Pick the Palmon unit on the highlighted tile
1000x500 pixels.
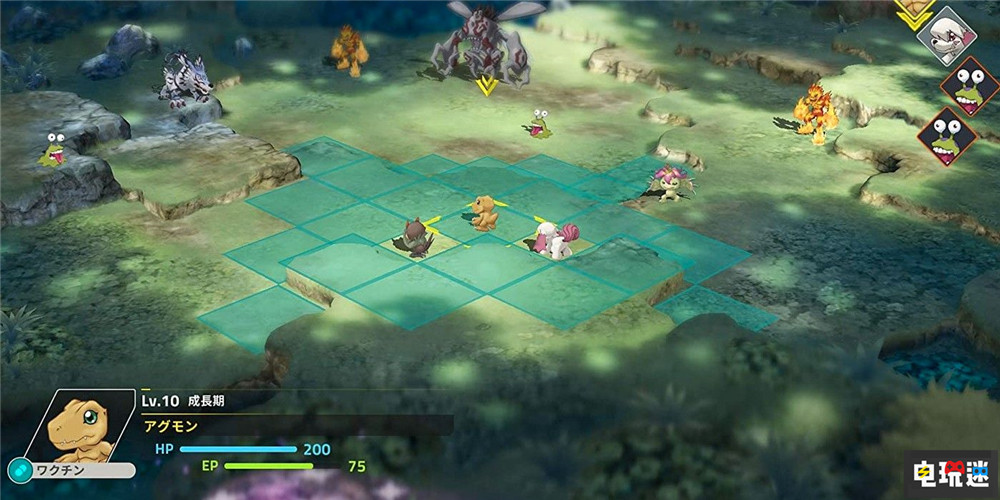pos(668,182)
